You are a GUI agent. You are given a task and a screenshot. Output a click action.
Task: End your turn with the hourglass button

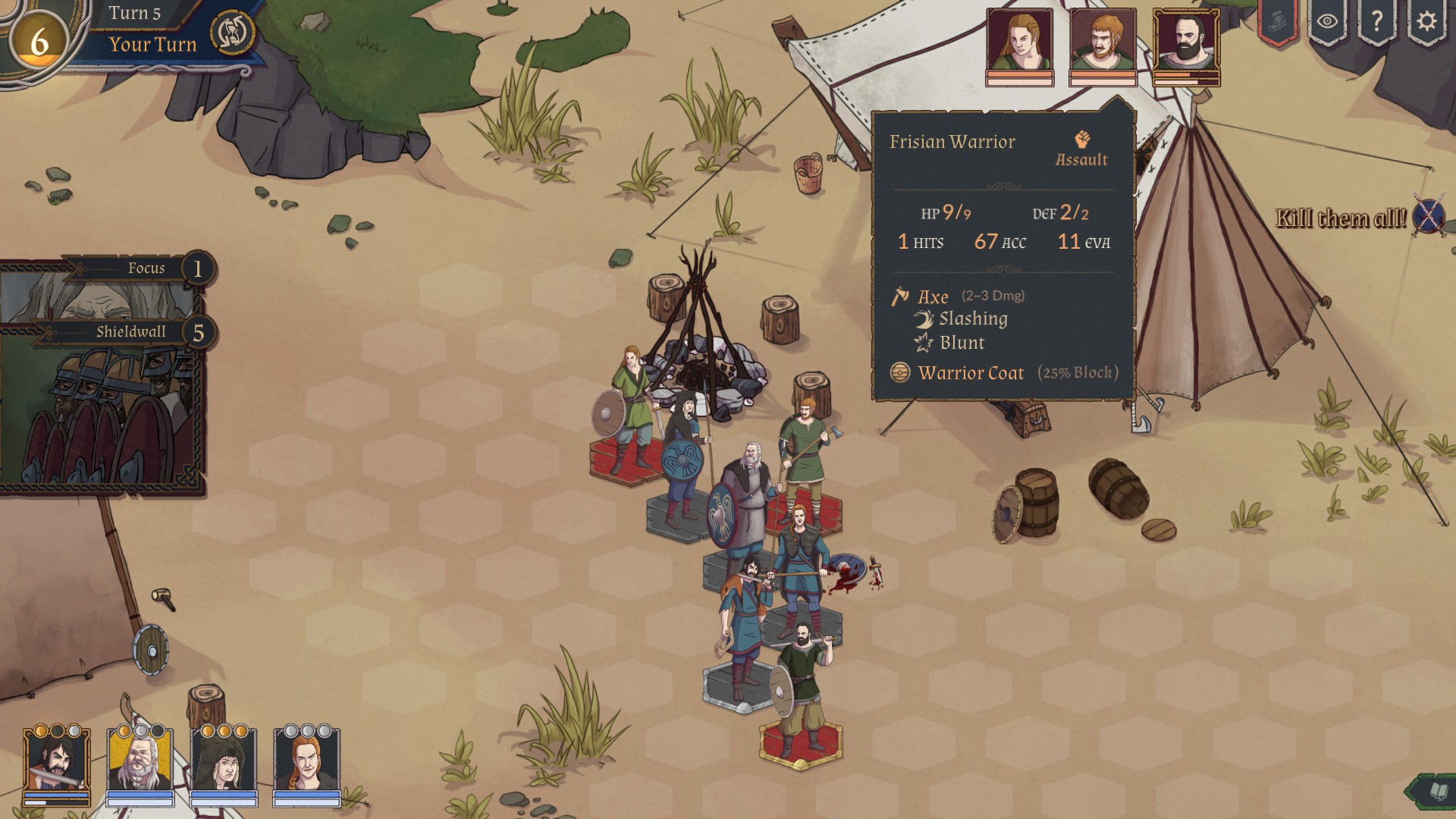point(231,33)
